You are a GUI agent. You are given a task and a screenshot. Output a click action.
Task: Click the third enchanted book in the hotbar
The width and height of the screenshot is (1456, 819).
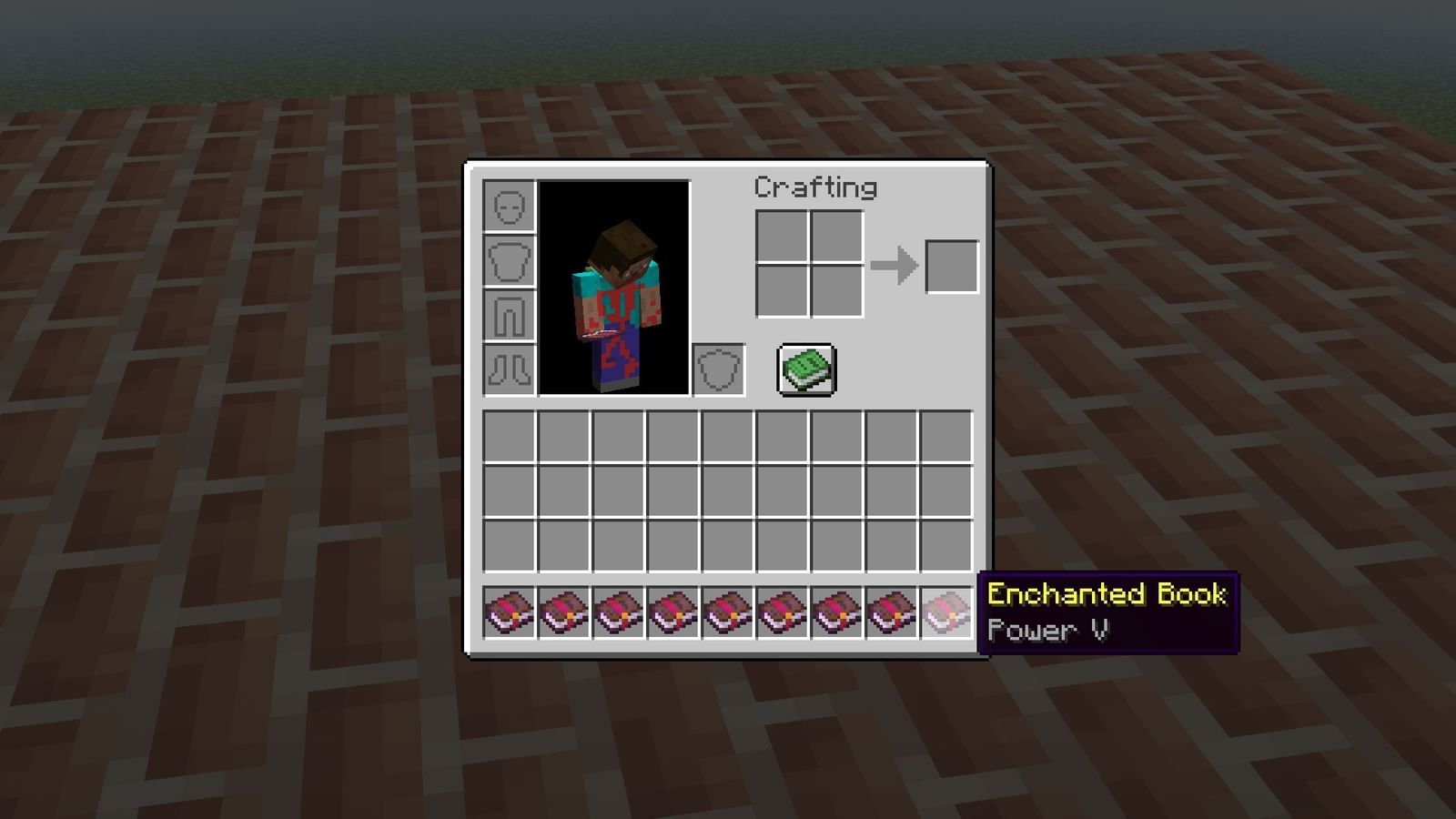tap(619, 612)
